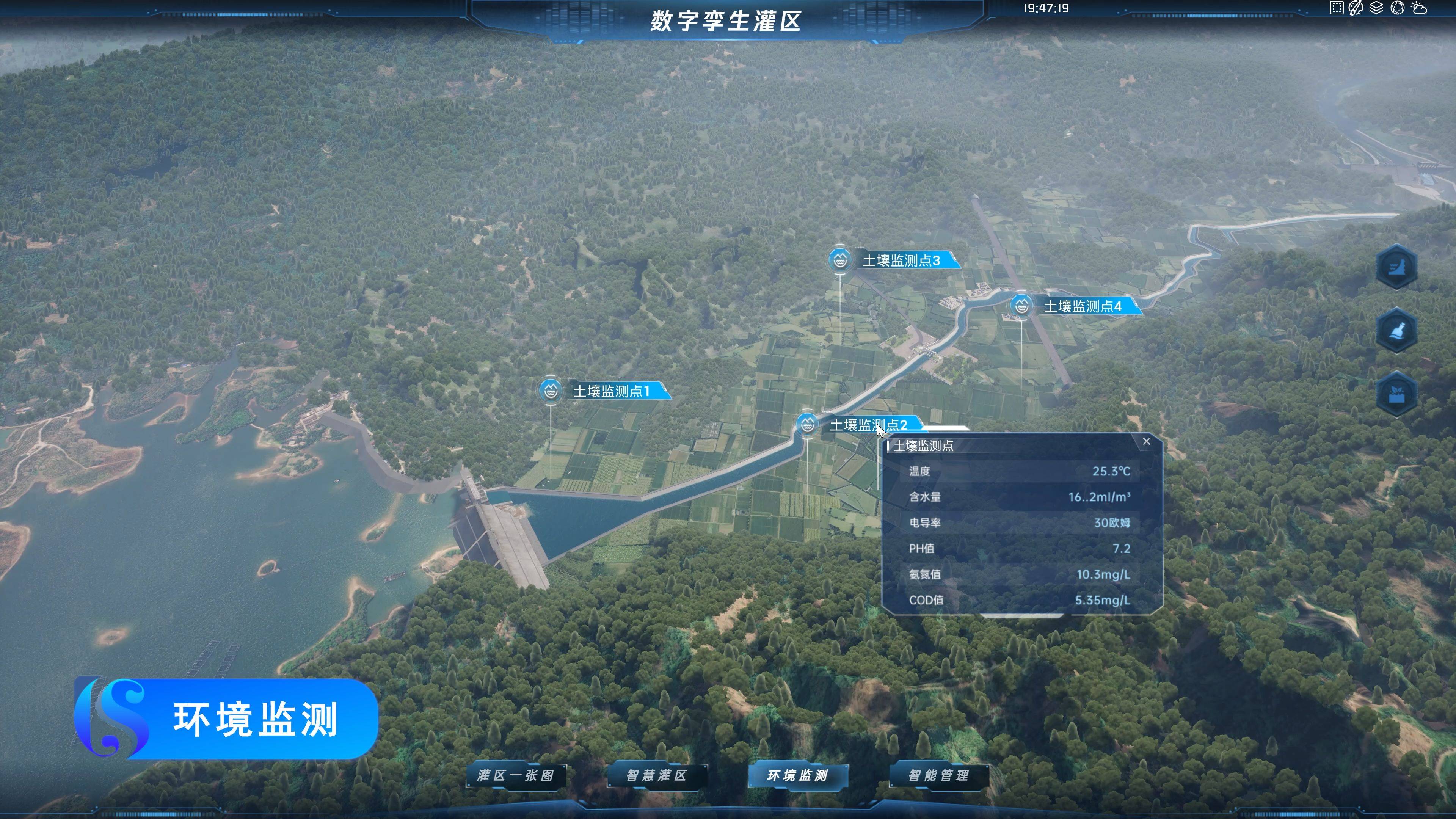1456x819 pixels.
Task: Close the 土壤监测点 info panel
Action: click(x=1146, y=441)
